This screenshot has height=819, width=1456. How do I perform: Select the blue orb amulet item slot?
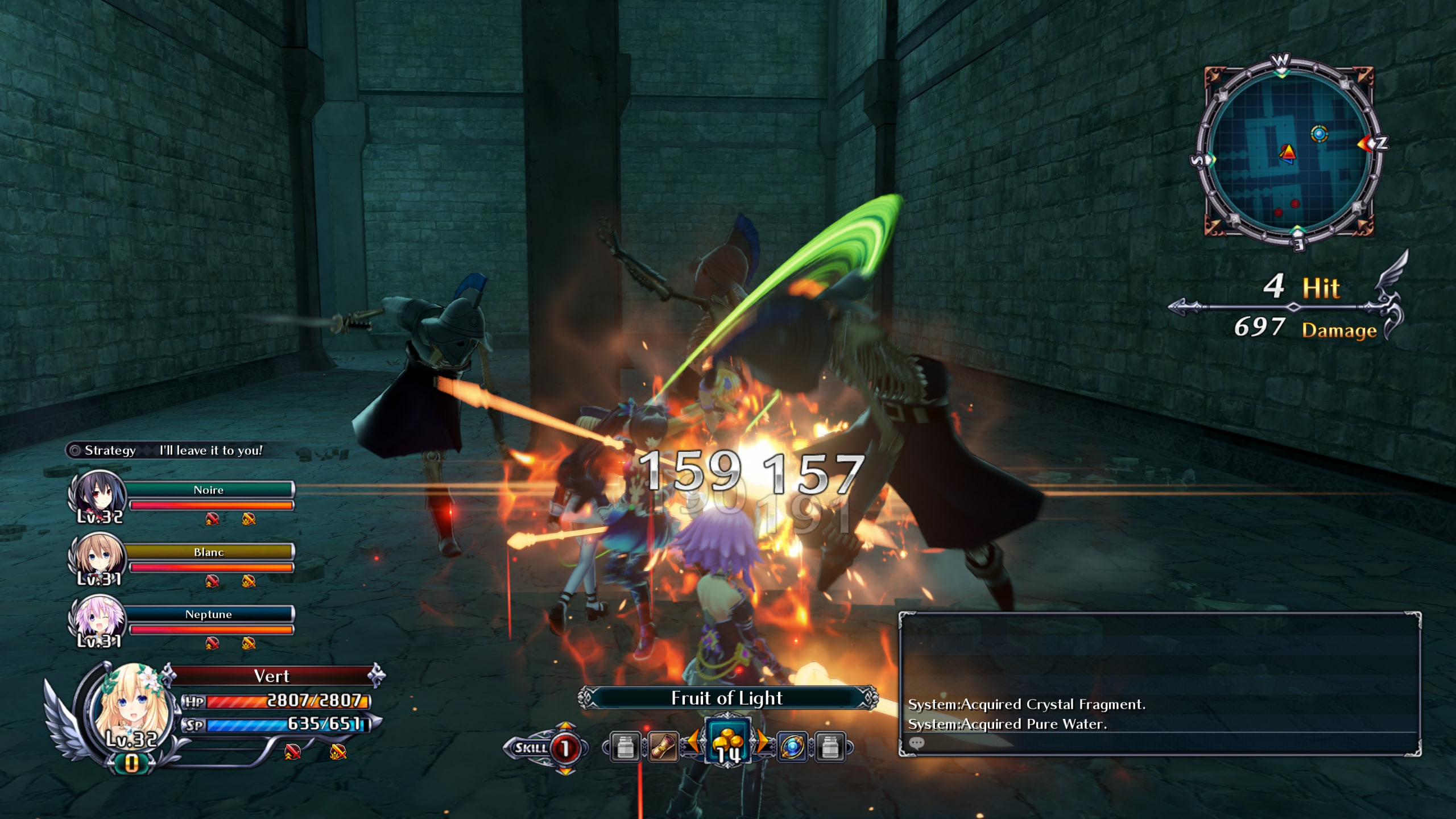point(792,747)
